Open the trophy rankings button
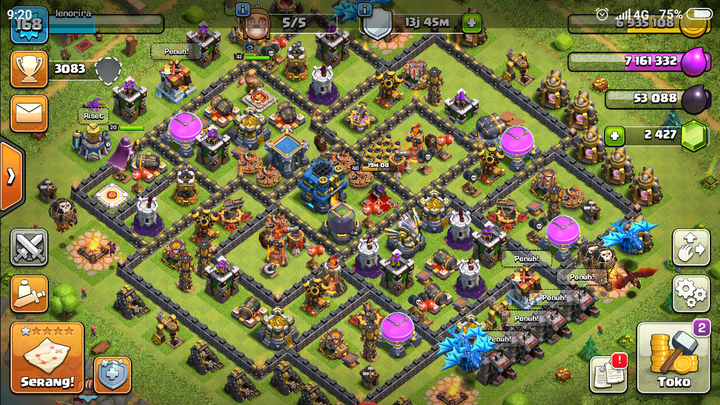720x405 pixels. [30, 68]
